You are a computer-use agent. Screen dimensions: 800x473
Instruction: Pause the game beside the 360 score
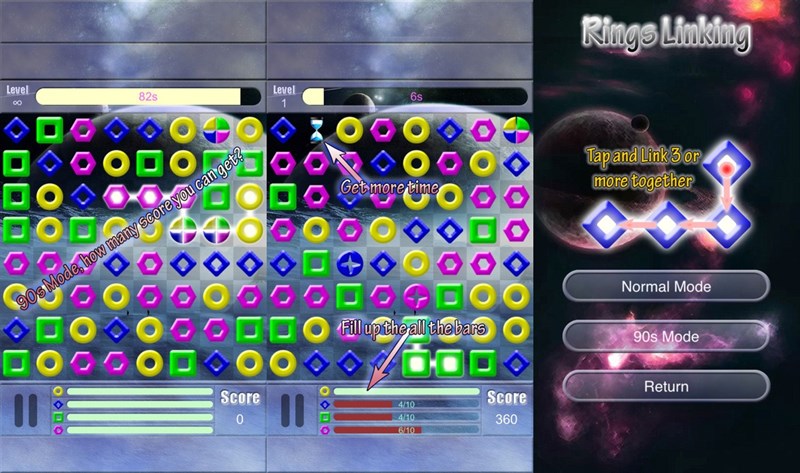click(x=292, y=410)
